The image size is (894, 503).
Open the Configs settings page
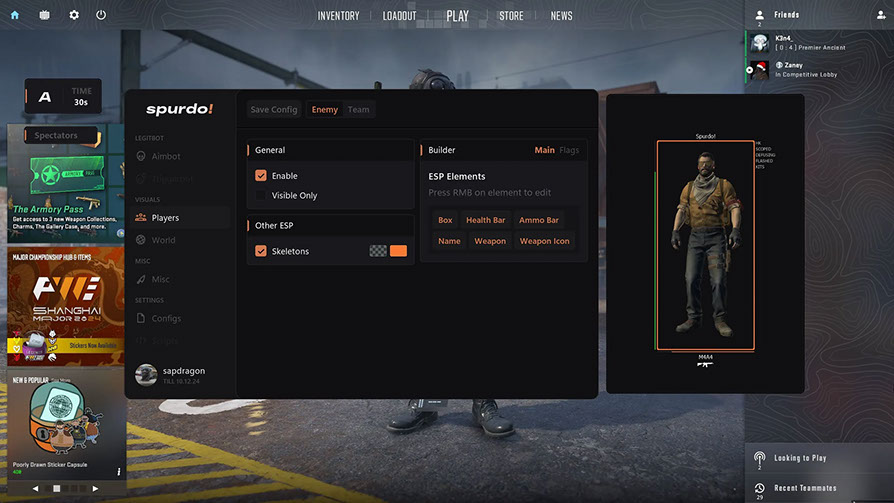coord(166,318)
